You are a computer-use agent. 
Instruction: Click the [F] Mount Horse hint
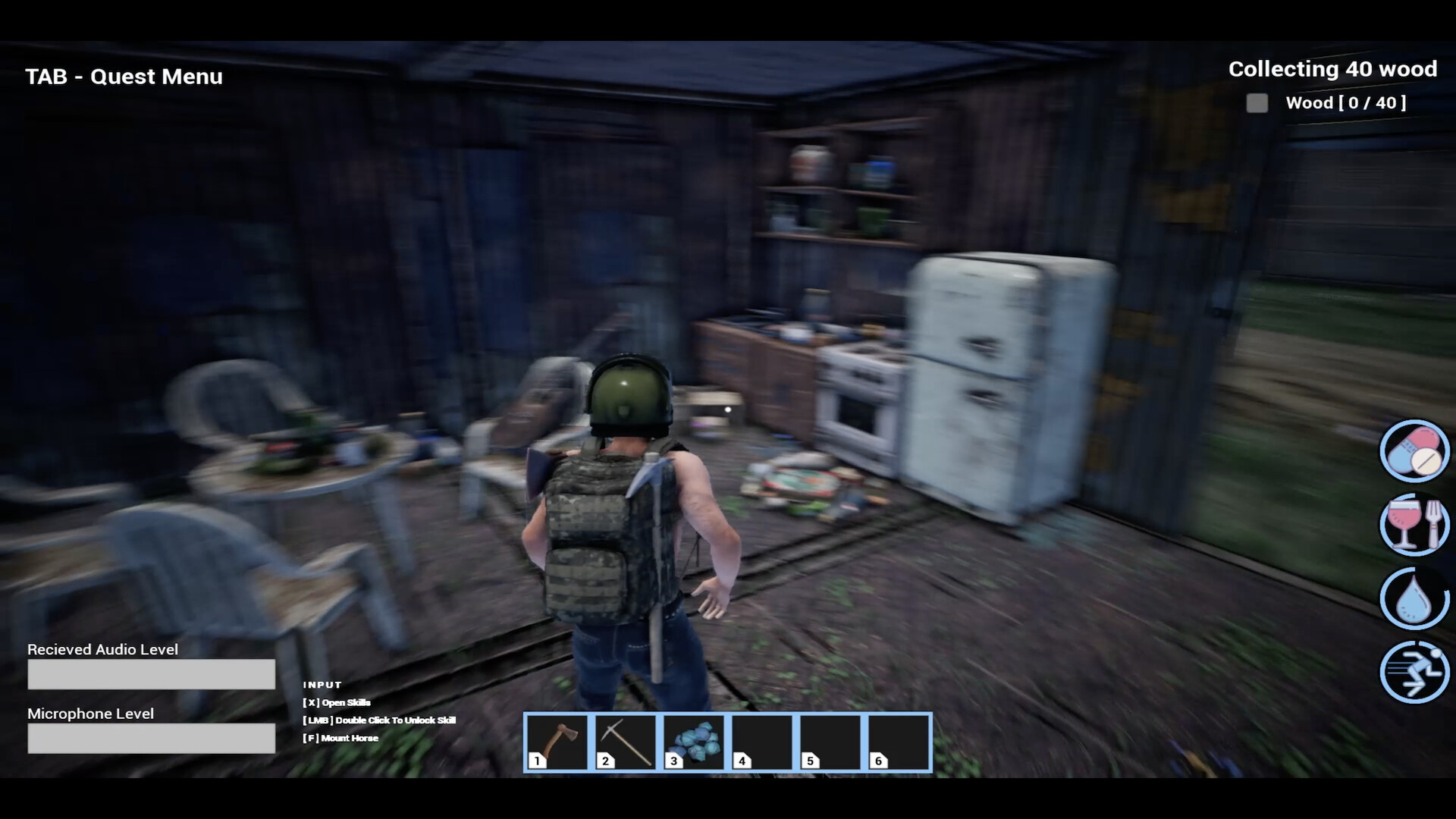tap(340, 737)
